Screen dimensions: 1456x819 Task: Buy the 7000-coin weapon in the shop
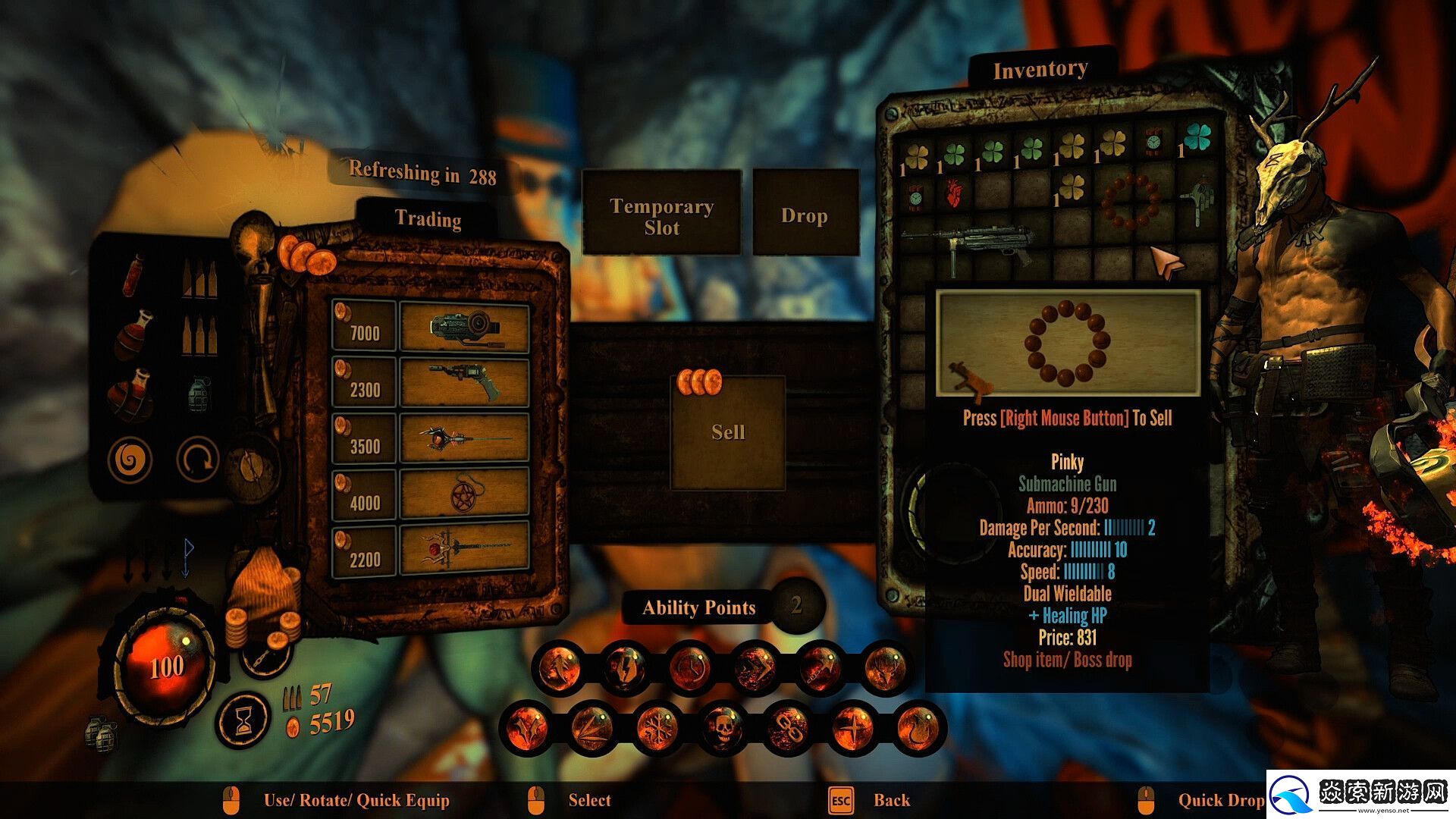[464, 327]
